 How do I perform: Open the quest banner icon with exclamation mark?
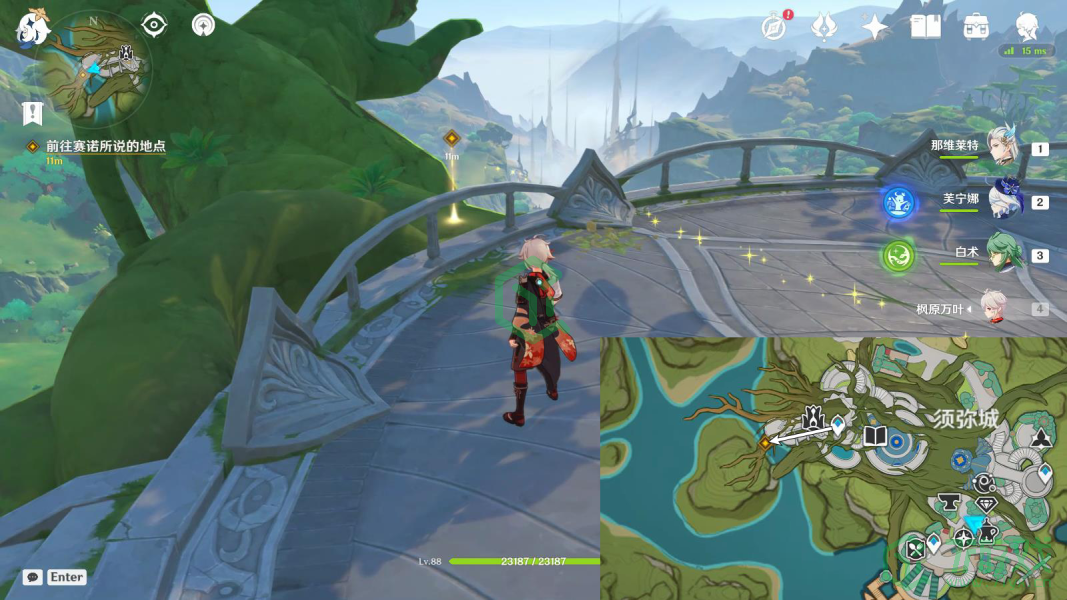[32, 113]
